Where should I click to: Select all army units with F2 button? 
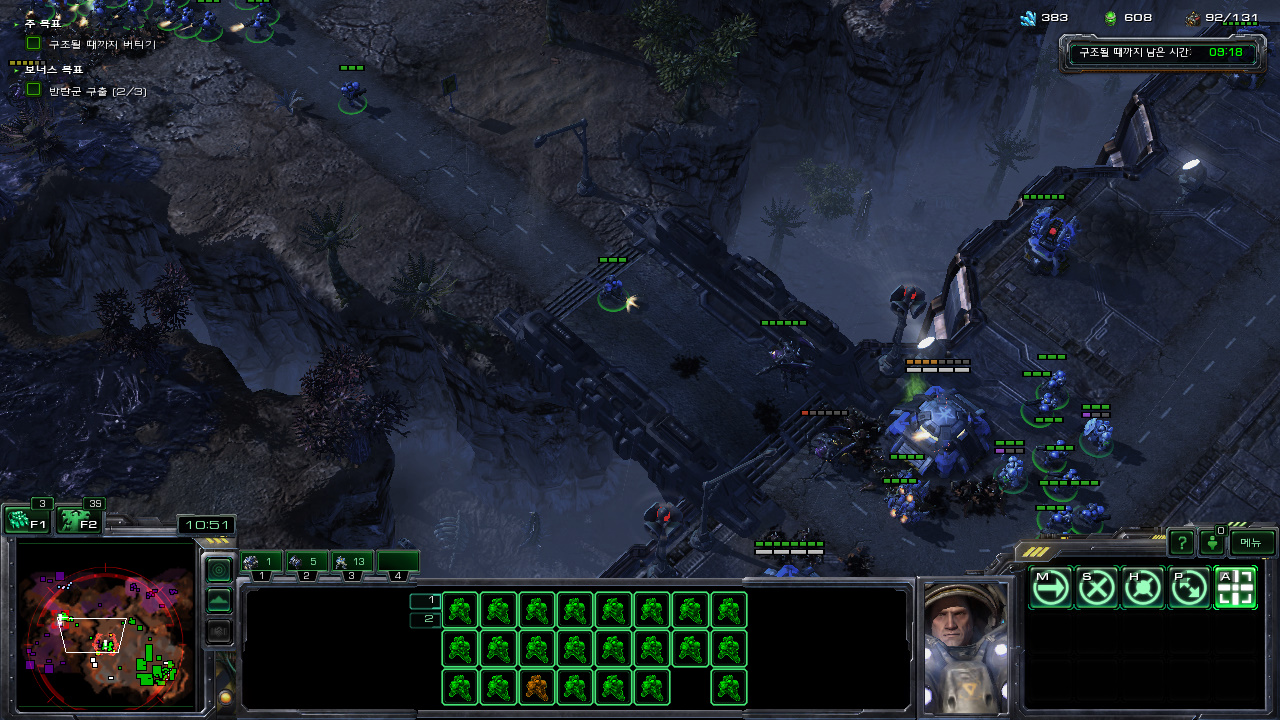point(78,520)
